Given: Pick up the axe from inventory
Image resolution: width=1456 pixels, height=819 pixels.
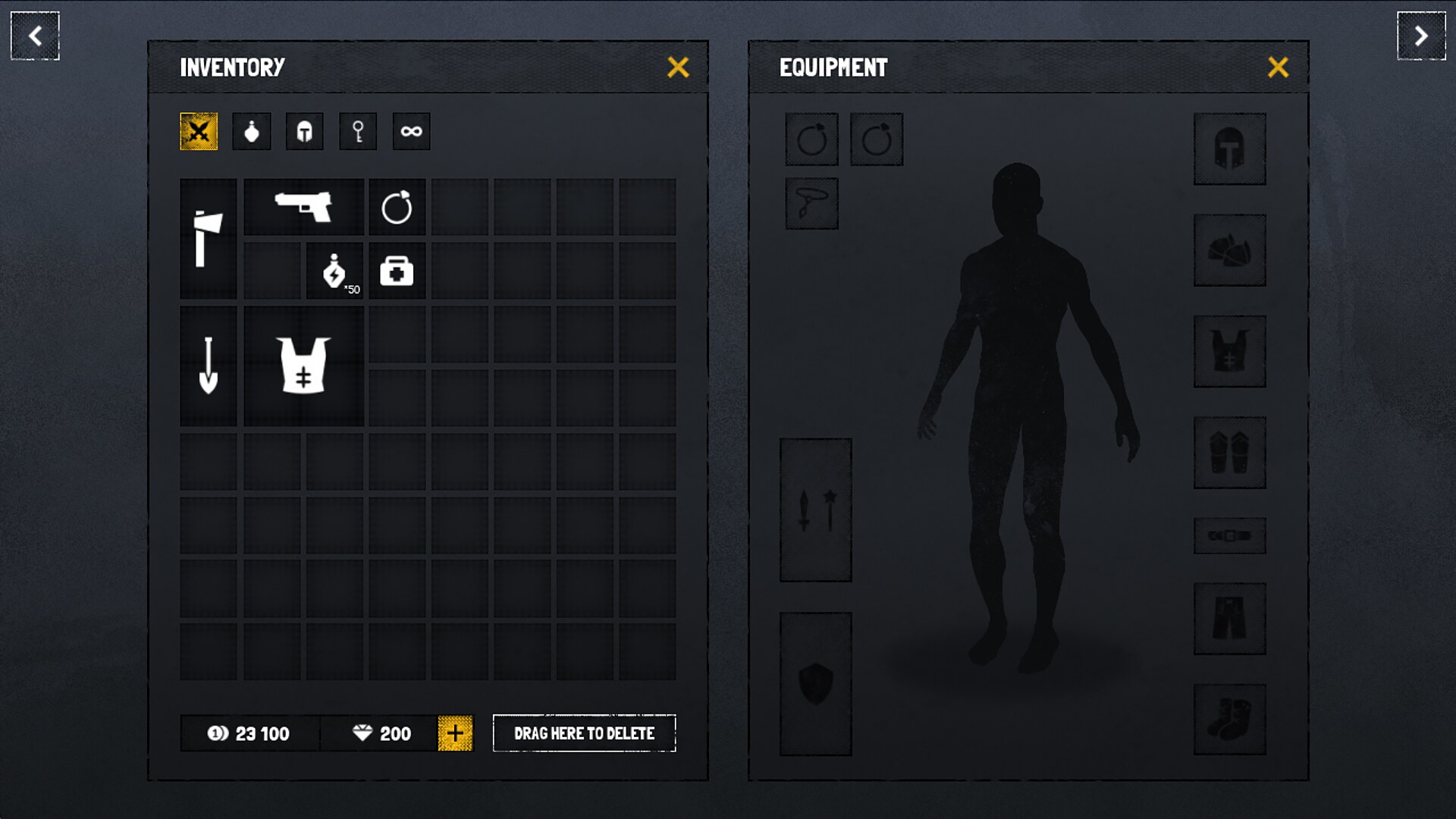Looking at the screenshot, I should (x=209, y=239).
